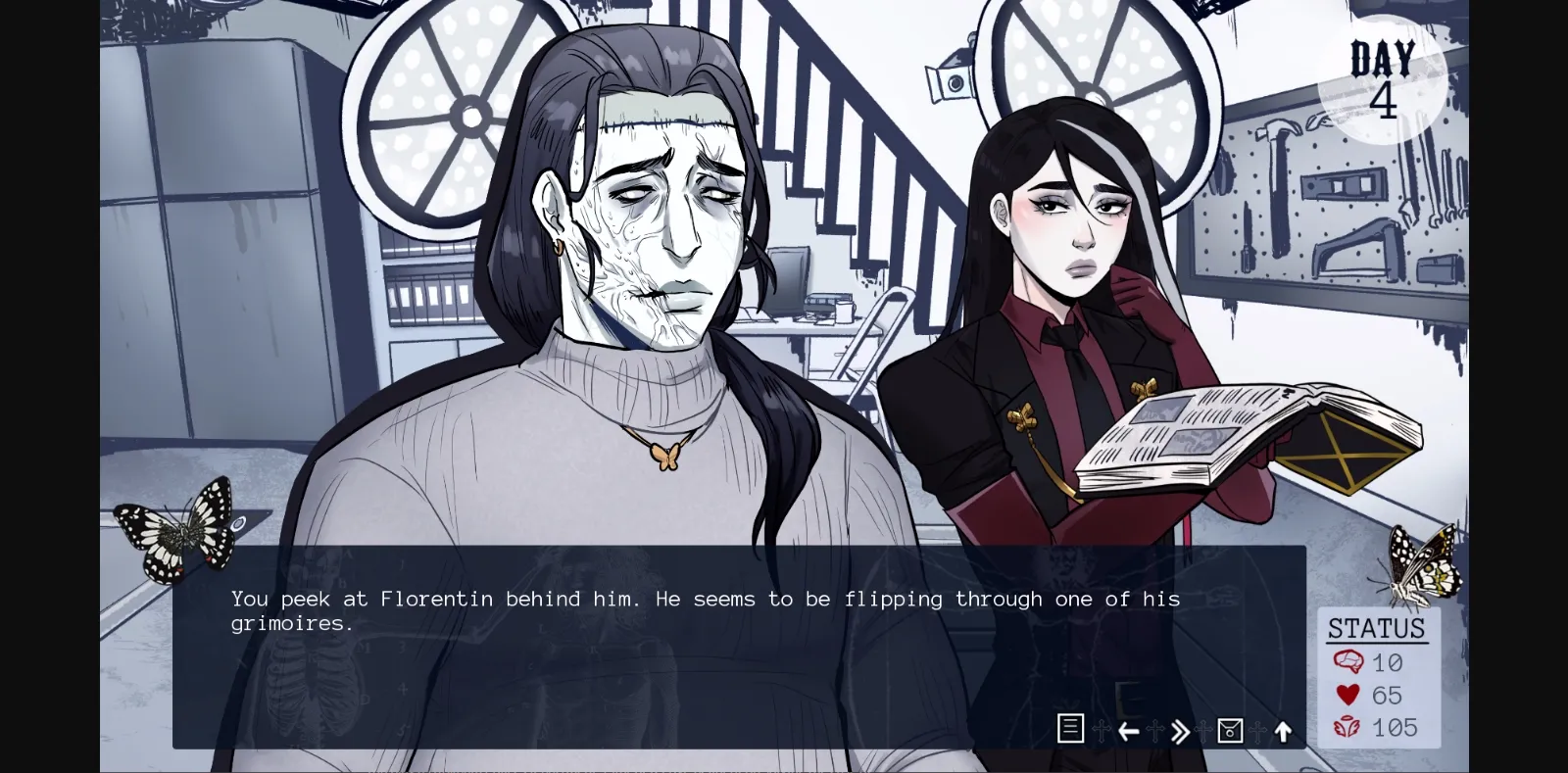Toggle the skip double-arrow to auto-advance
This screenshot has width=1568, height=773.
click(x=1179, y=730)
